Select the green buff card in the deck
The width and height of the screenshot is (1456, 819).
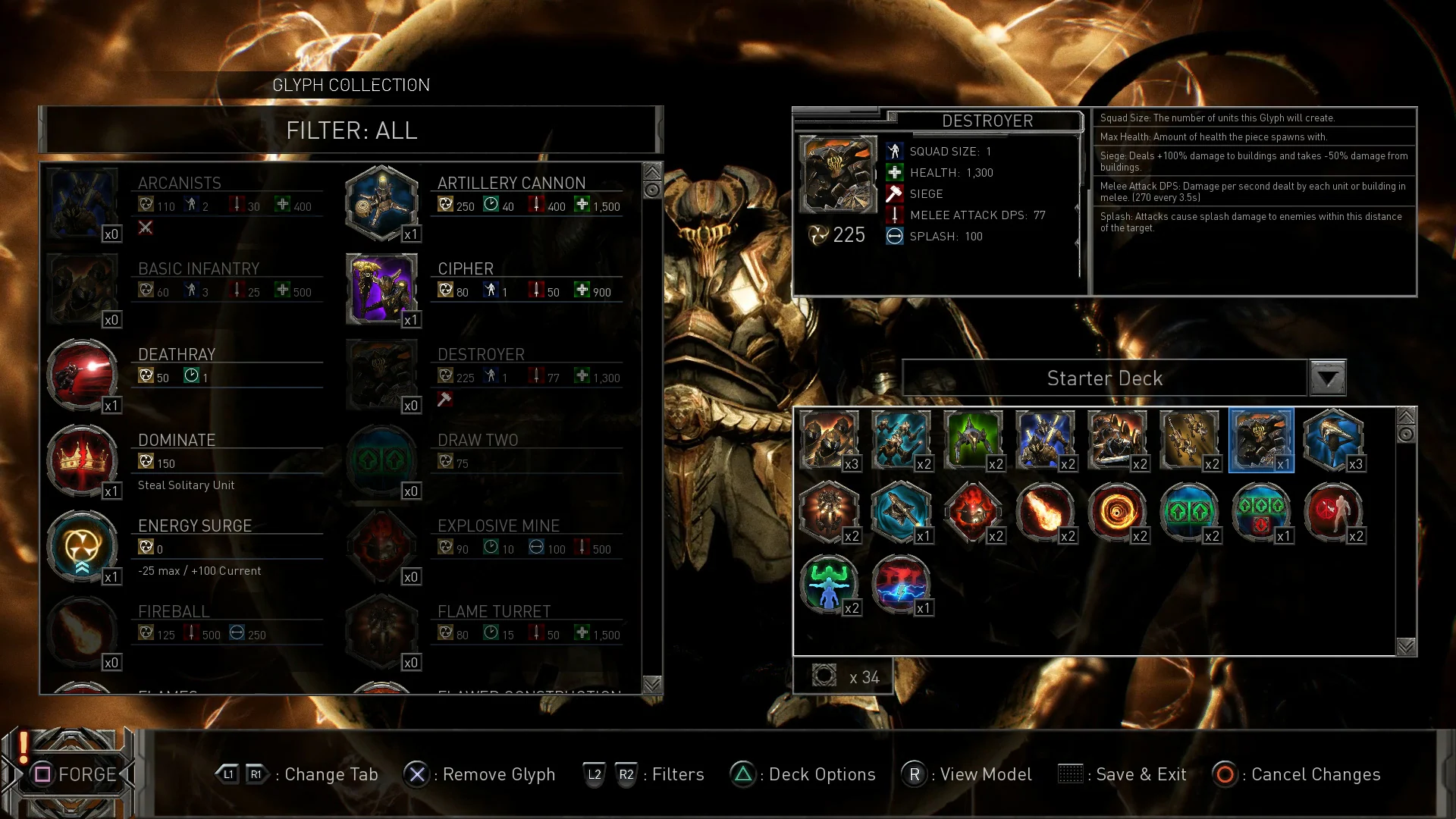tap(829, 585)
